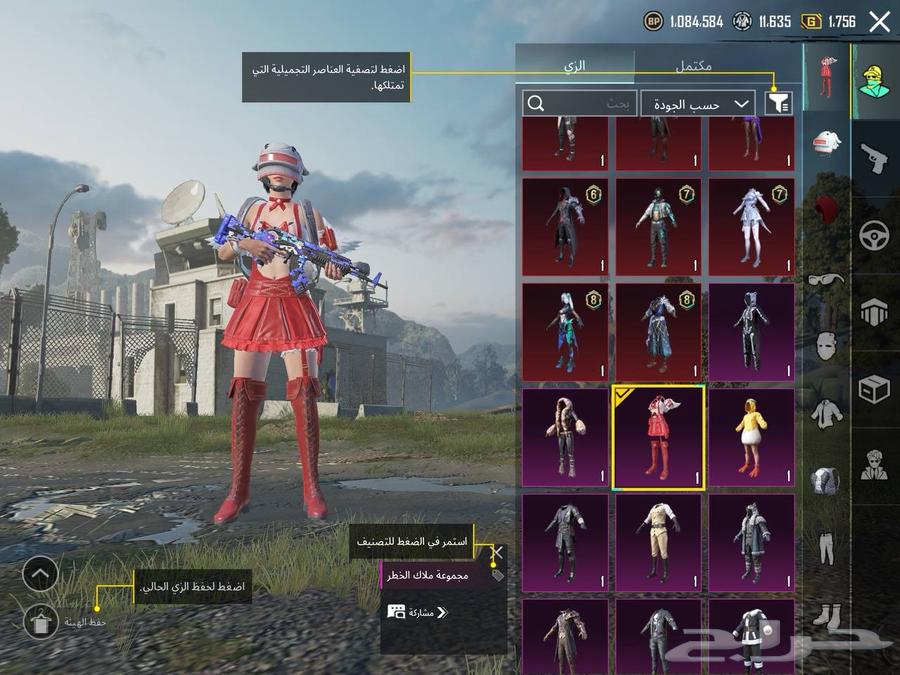Show the sunglasses subcategory
900x675 pixels.
[826, 279]
